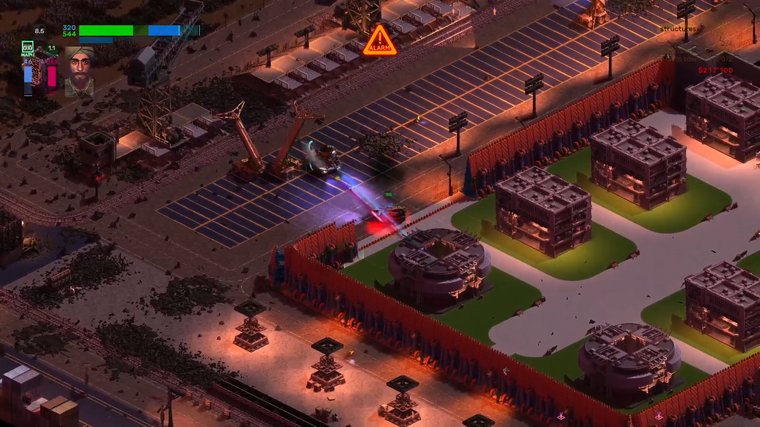Select the turbaned character portrait

(x=79, y=70)
